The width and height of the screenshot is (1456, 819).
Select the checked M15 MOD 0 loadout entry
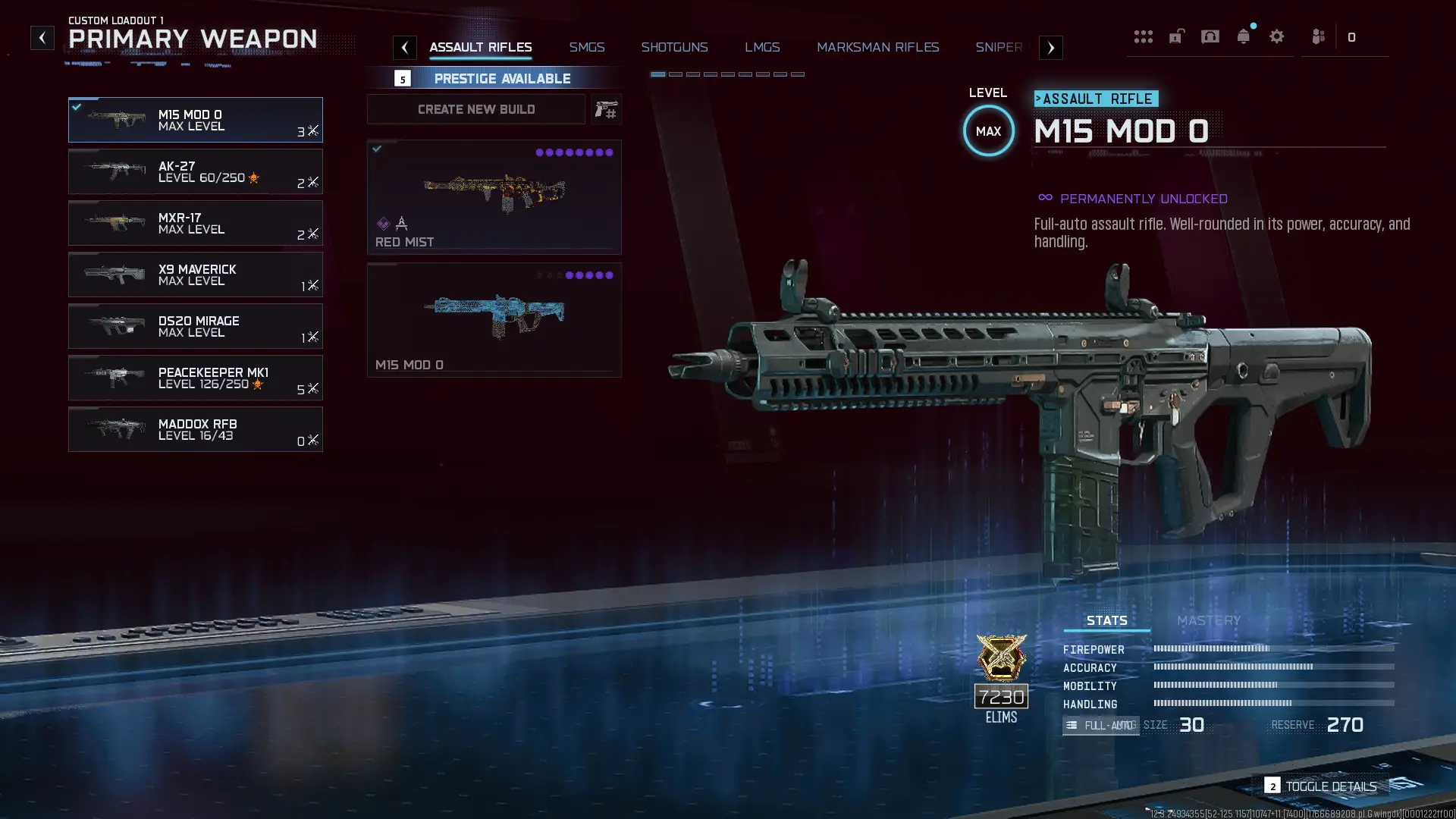[x=196, y=119]
